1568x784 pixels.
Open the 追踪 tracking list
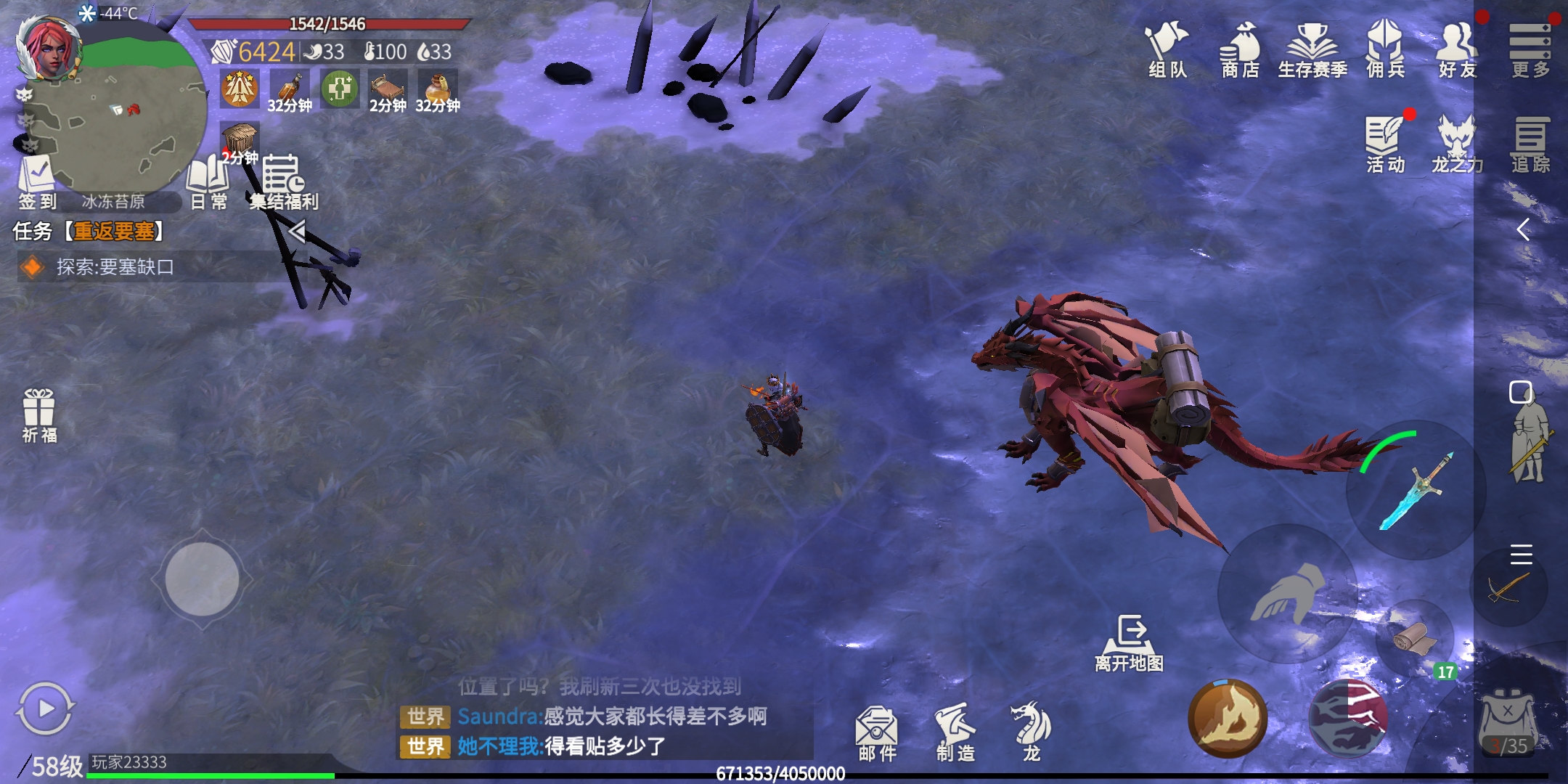(1530, 144)
